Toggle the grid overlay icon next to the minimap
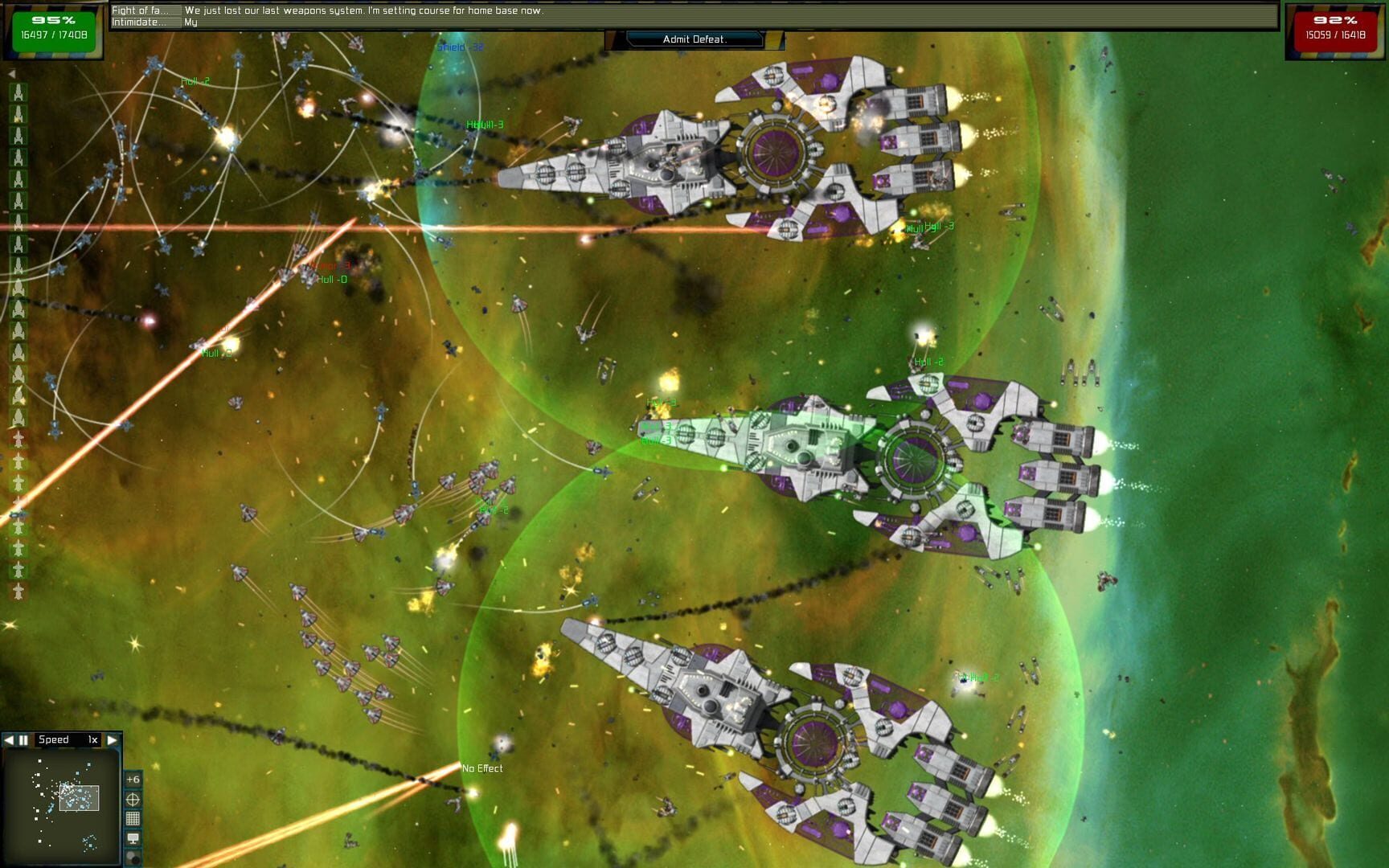The image size is (1389, 868). point(133,818)
